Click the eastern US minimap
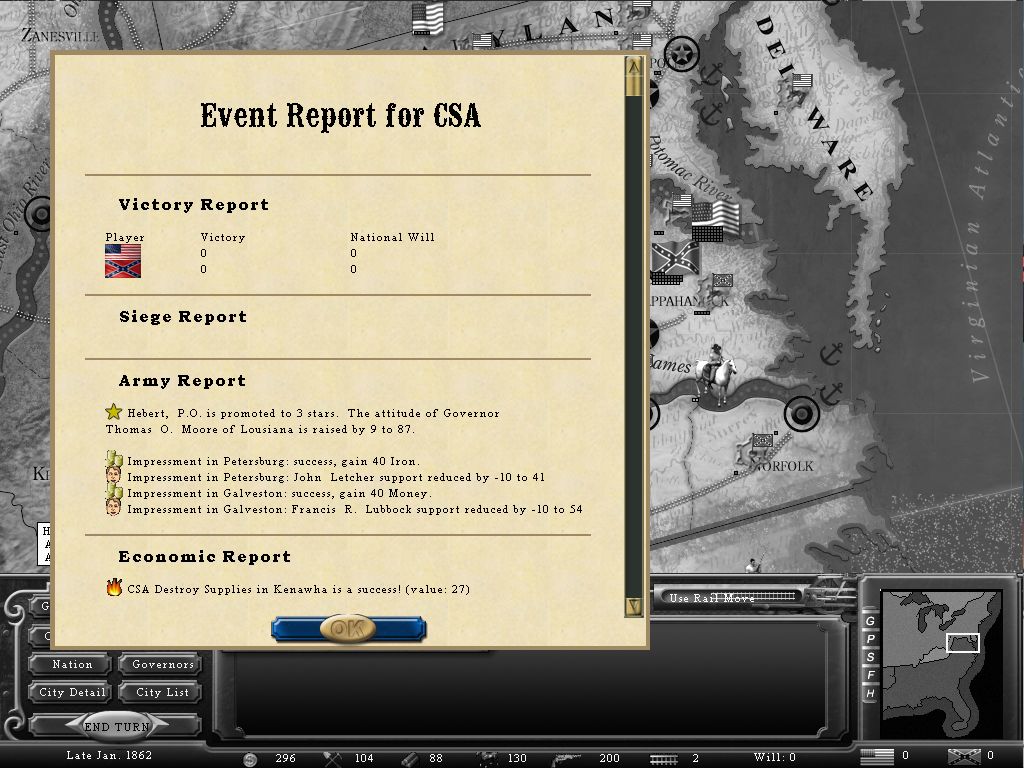 [940, 650]
